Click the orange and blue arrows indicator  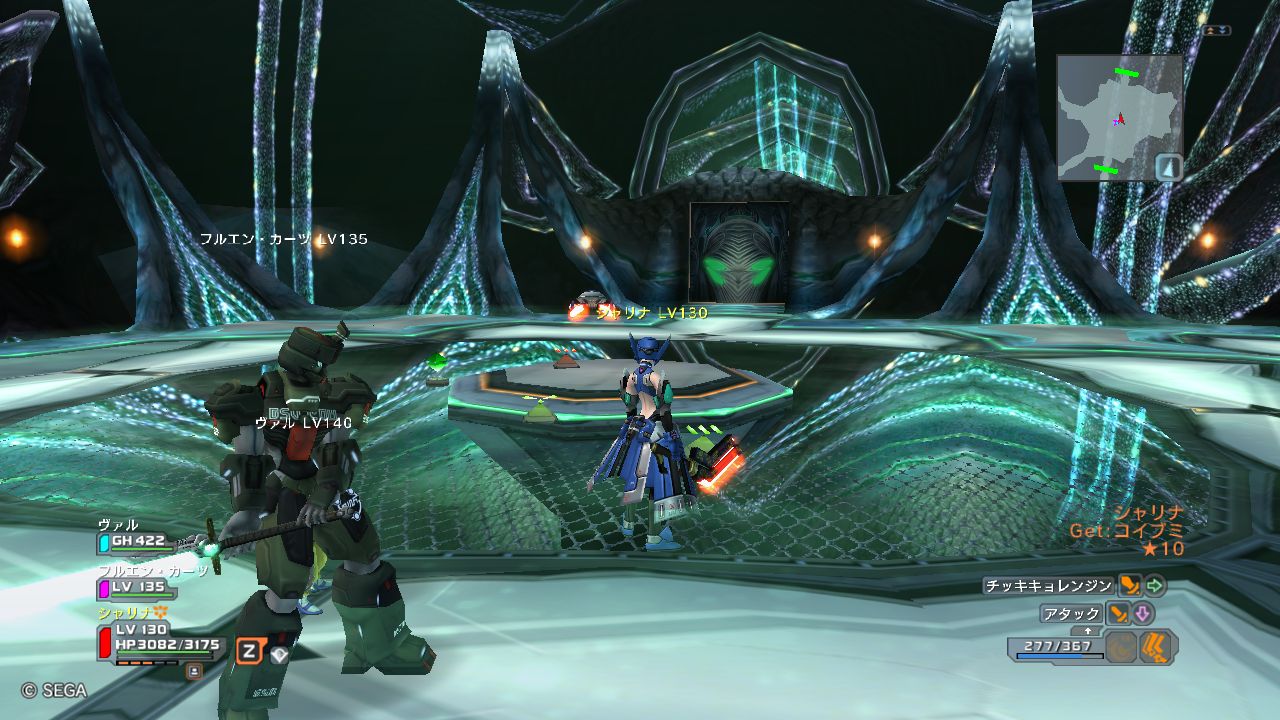coord(1216,31)
